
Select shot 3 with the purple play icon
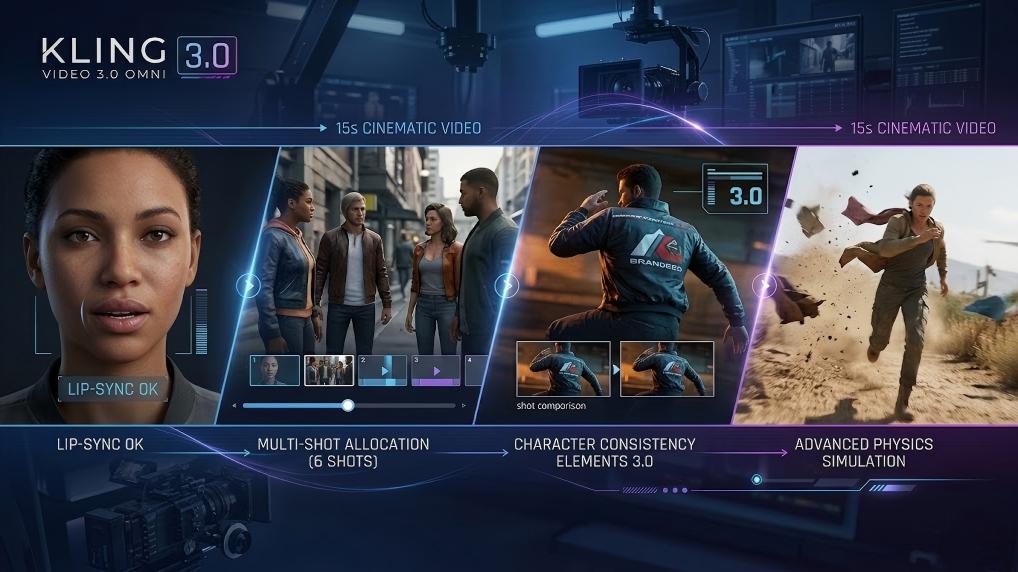pos(435,370)
